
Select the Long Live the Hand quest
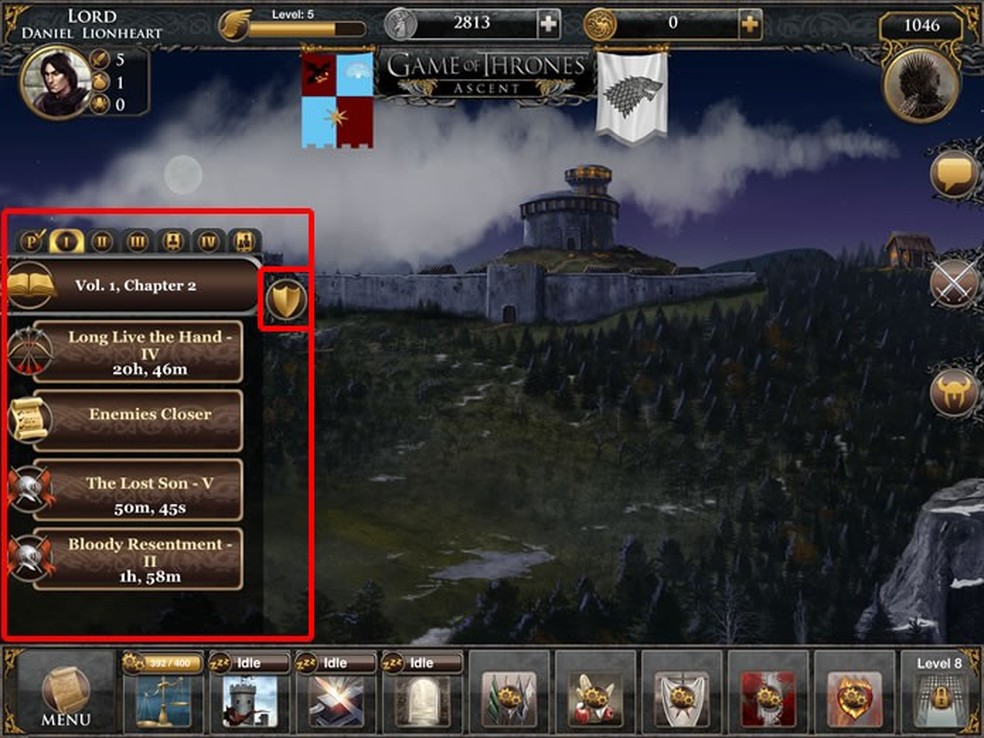(138, 353)
